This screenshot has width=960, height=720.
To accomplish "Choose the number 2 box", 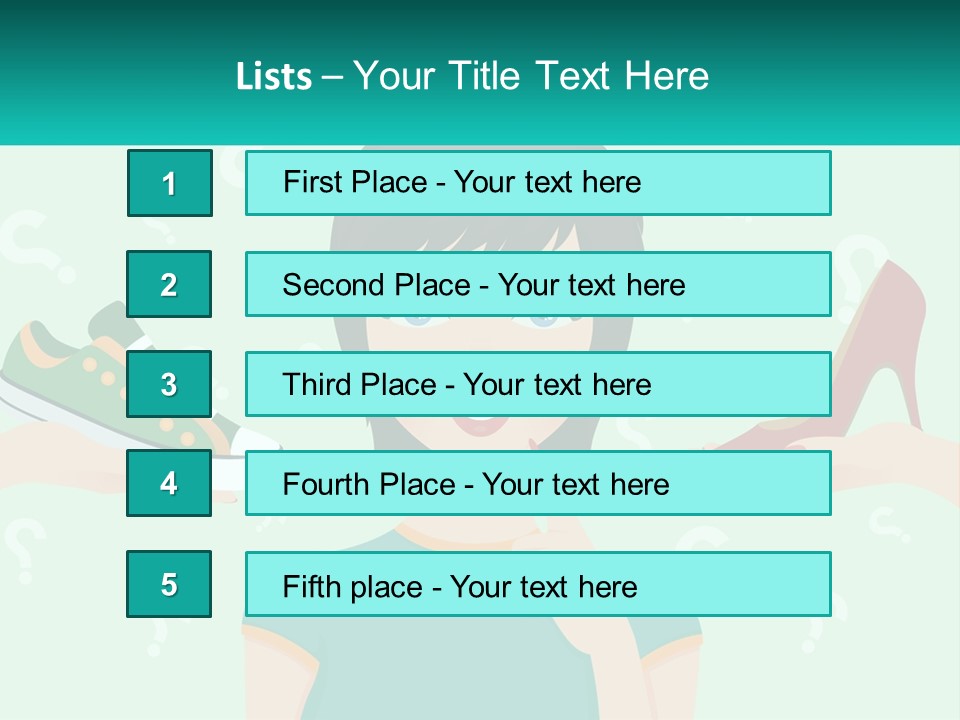I will coord(169,284).
